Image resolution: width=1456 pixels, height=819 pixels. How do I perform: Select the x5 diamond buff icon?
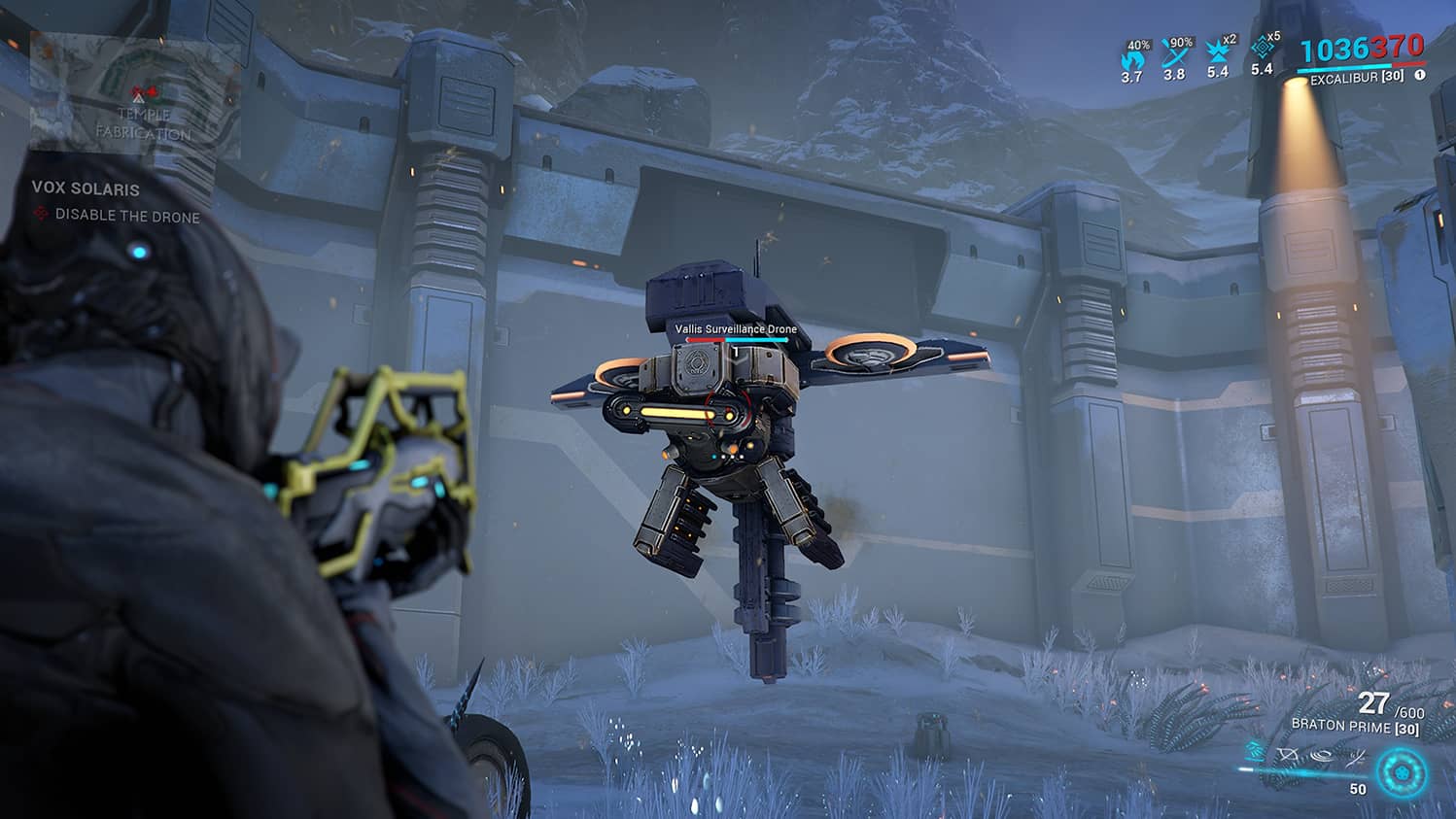[1262, 49]
